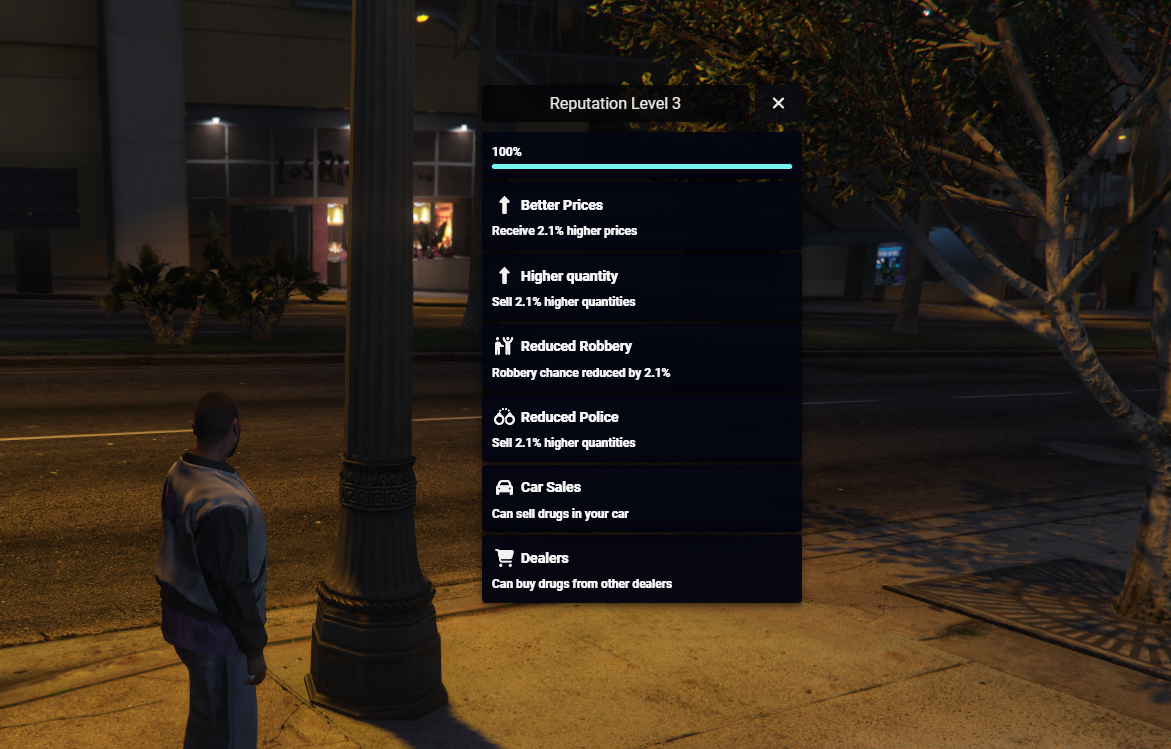
Task: Click the Reduced Robbery perk entry
Action: [x=641, y=358]
